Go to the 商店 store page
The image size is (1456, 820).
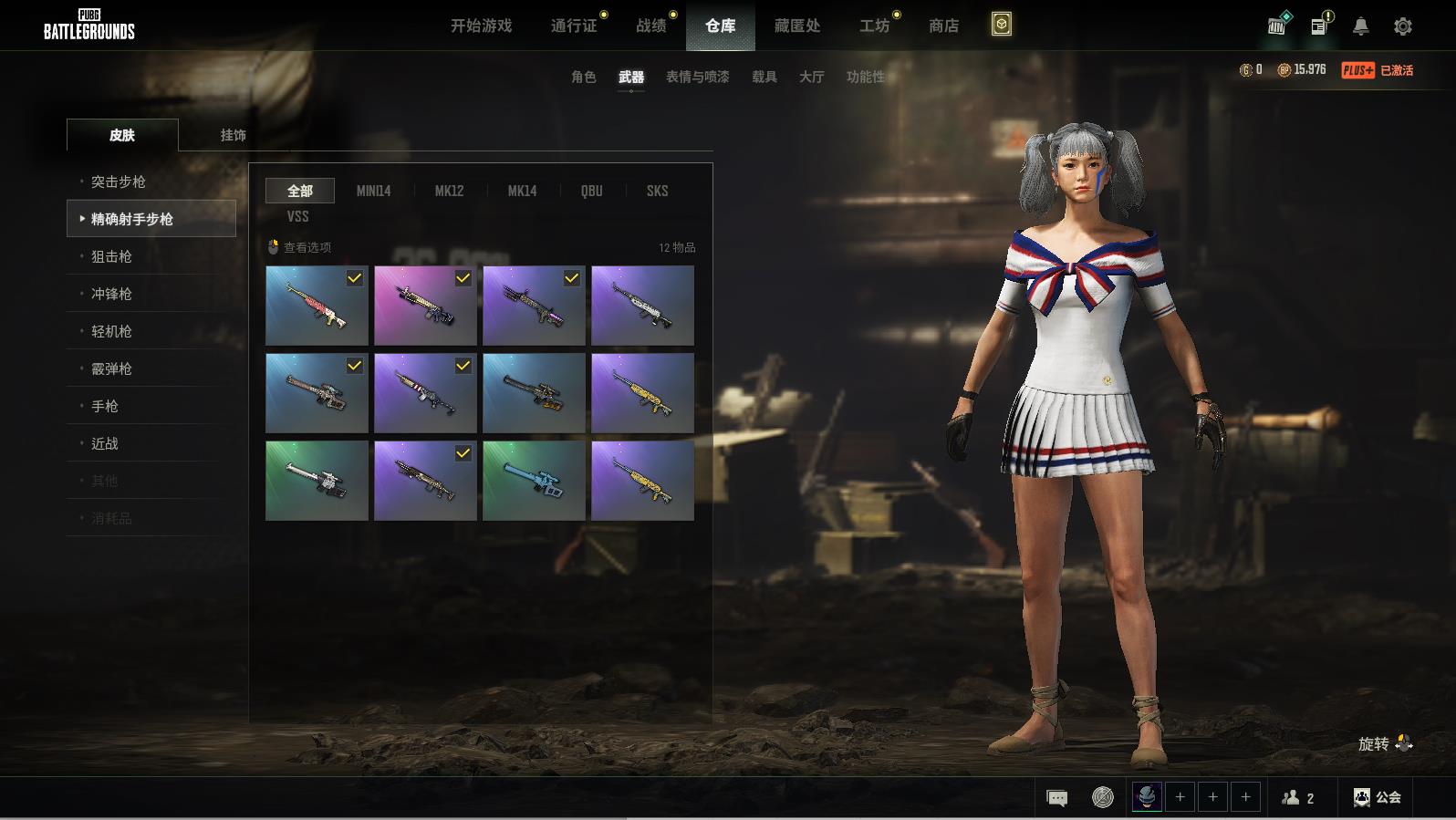pyautogui.click(x=943, y=26)
